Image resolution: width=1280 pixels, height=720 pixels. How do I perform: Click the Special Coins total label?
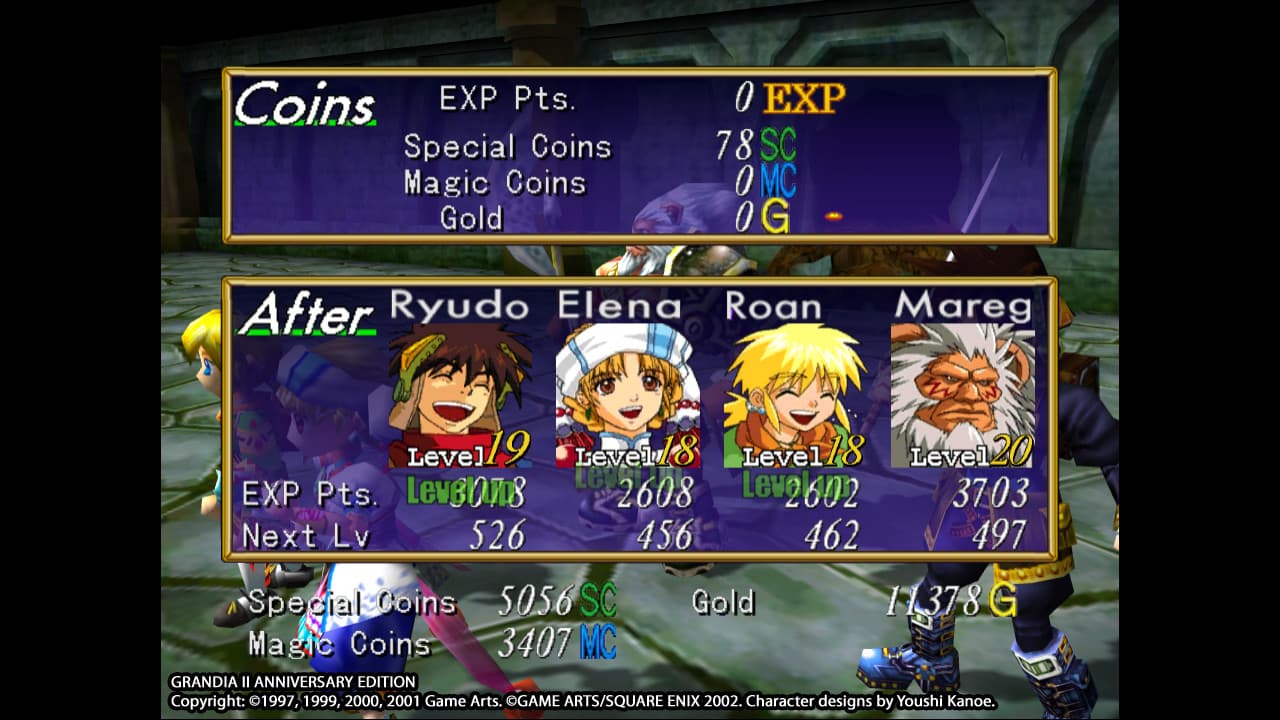352,603
